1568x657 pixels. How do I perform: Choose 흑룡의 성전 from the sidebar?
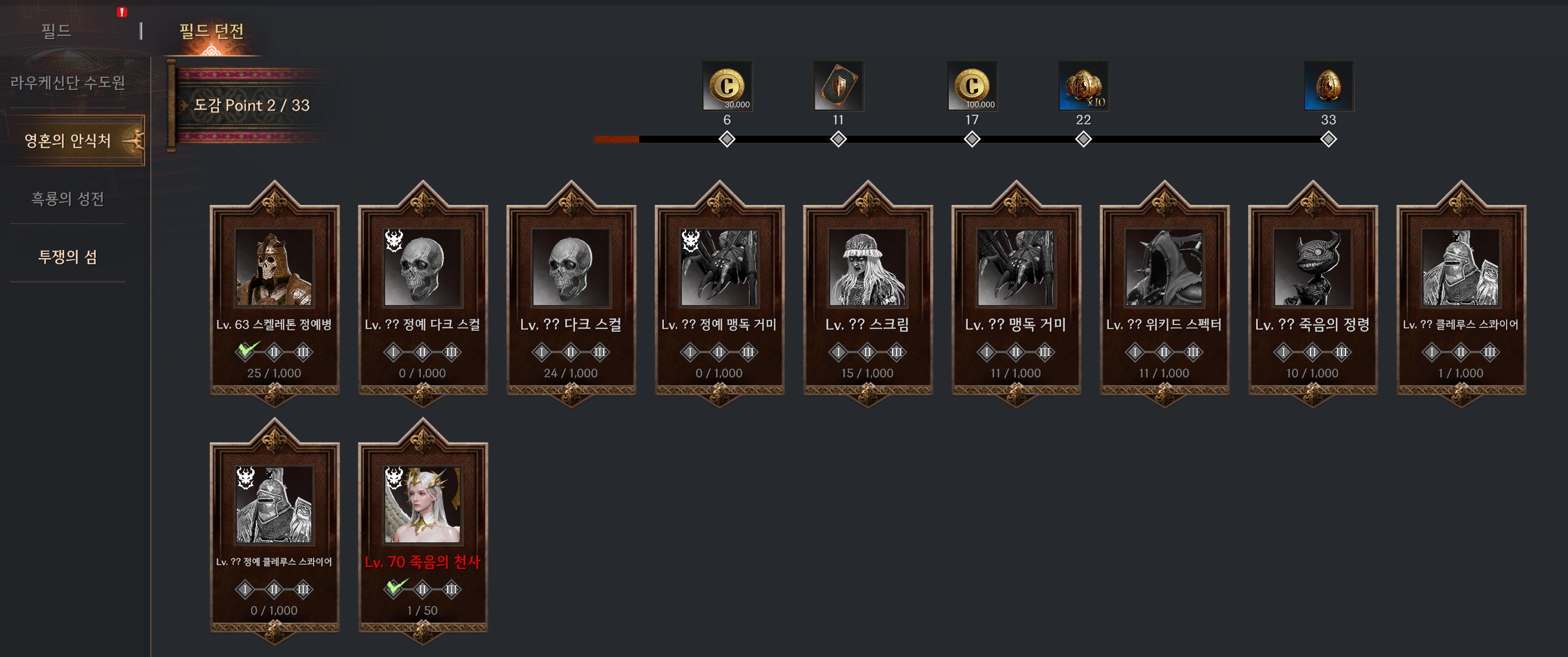pos(68,198)
